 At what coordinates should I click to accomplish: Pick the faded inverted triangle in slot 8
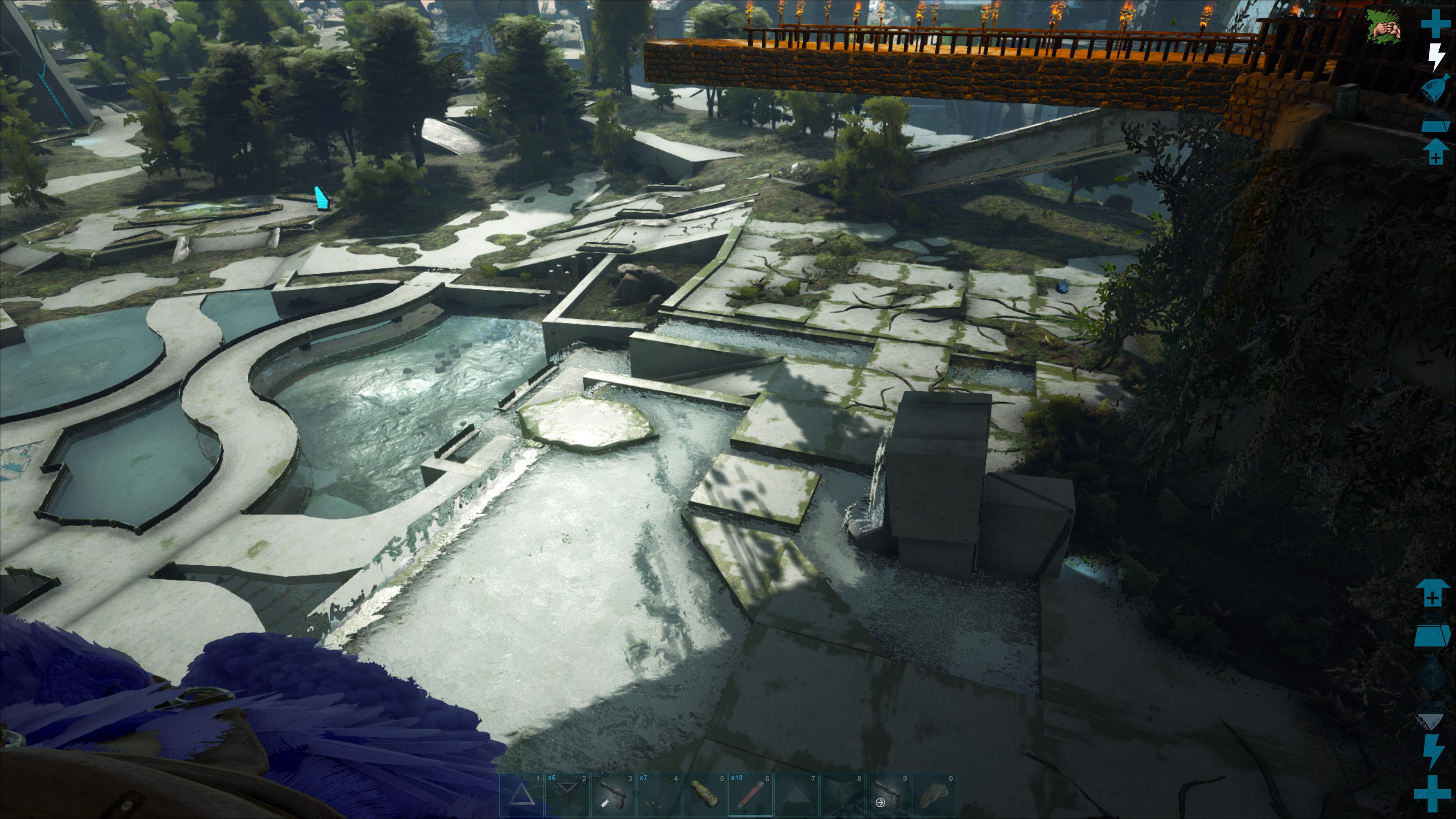[x=842, y=795]
